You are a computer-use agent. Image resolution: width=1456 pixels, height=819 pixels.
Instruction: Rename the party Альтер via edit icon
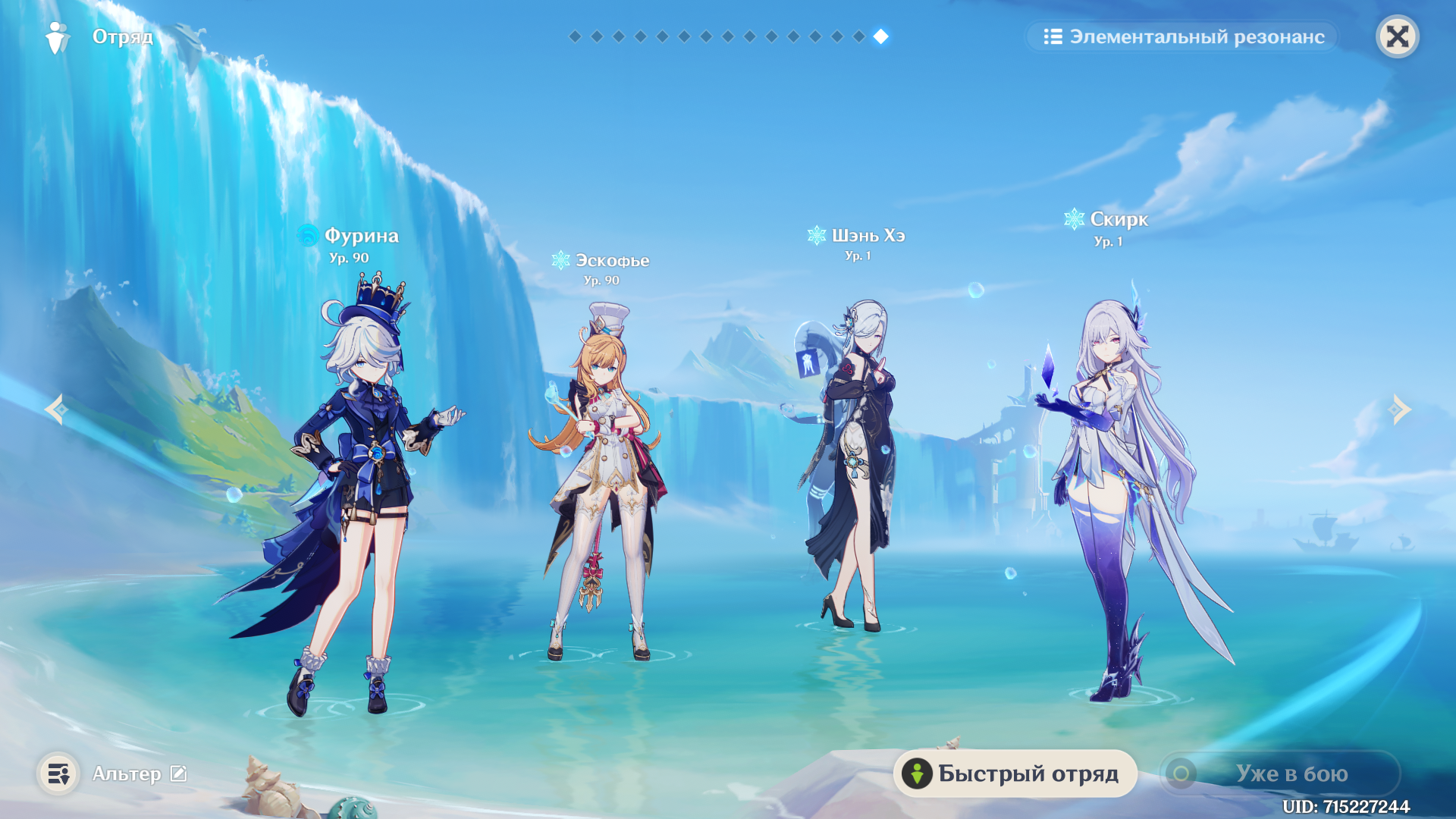(178, 773)
